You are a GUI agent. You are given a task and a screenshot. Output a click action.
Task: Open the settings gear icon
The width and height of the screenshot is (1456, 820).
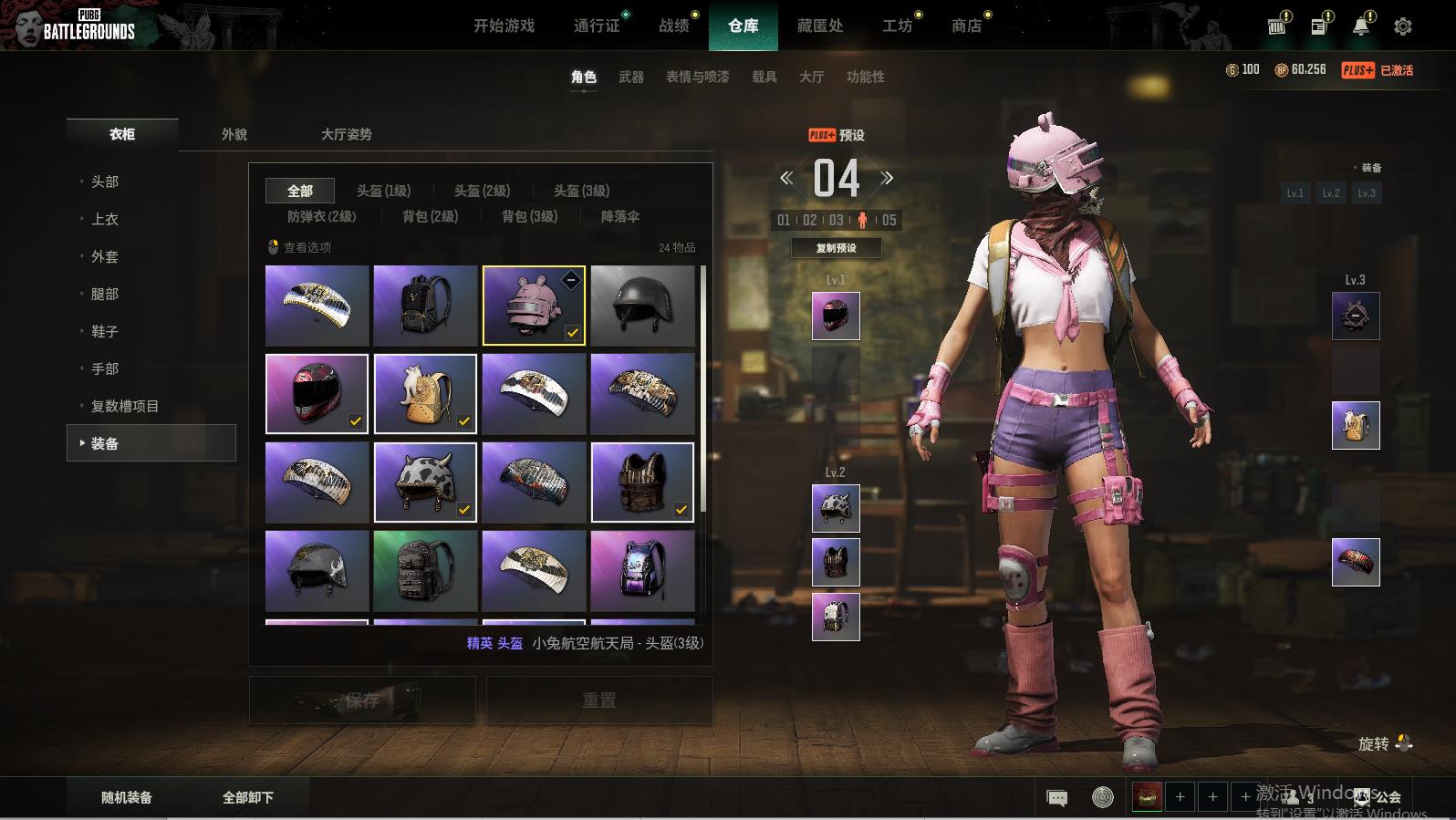coord(1402,26)
